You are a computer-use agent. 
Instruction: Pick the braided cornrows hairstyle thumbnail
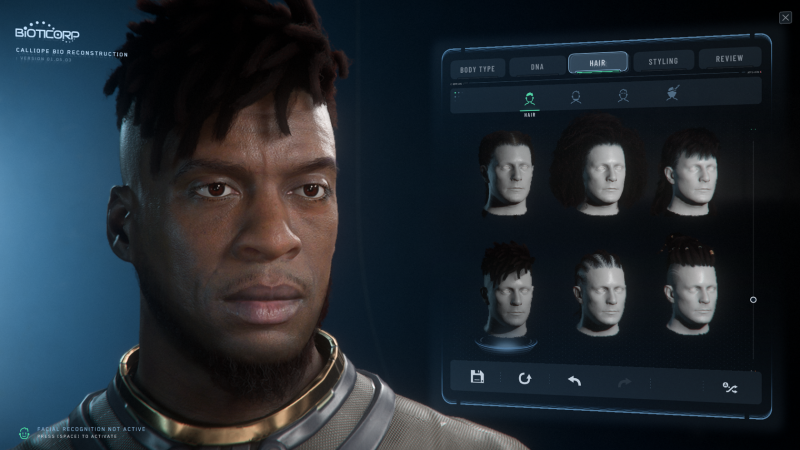pos(598,292)
